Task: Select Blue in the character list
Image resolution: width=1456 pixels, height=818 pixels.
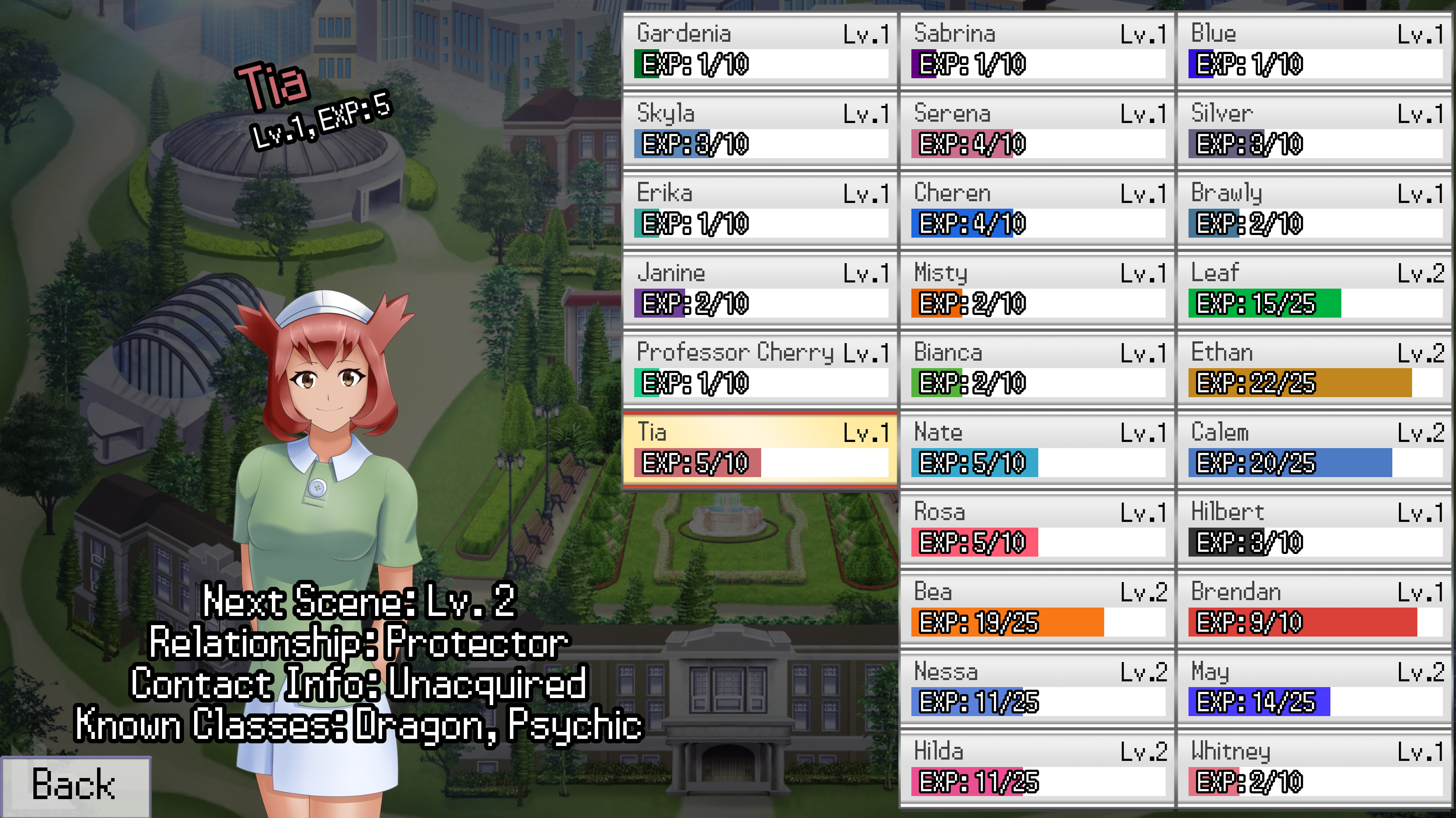Action: 1314,50
